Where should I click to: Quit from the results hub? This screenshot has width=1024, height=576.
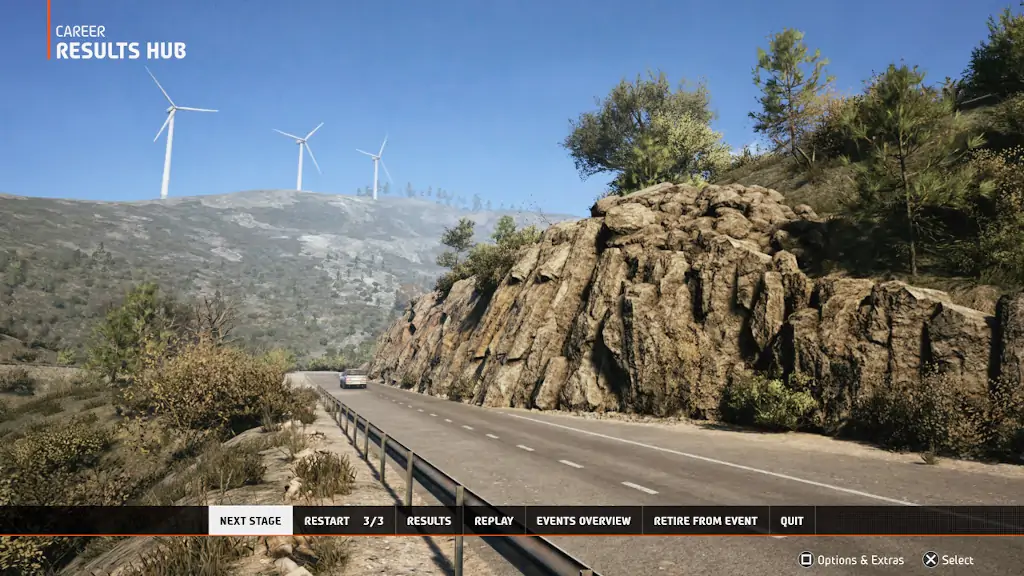(x=792, y=520)
